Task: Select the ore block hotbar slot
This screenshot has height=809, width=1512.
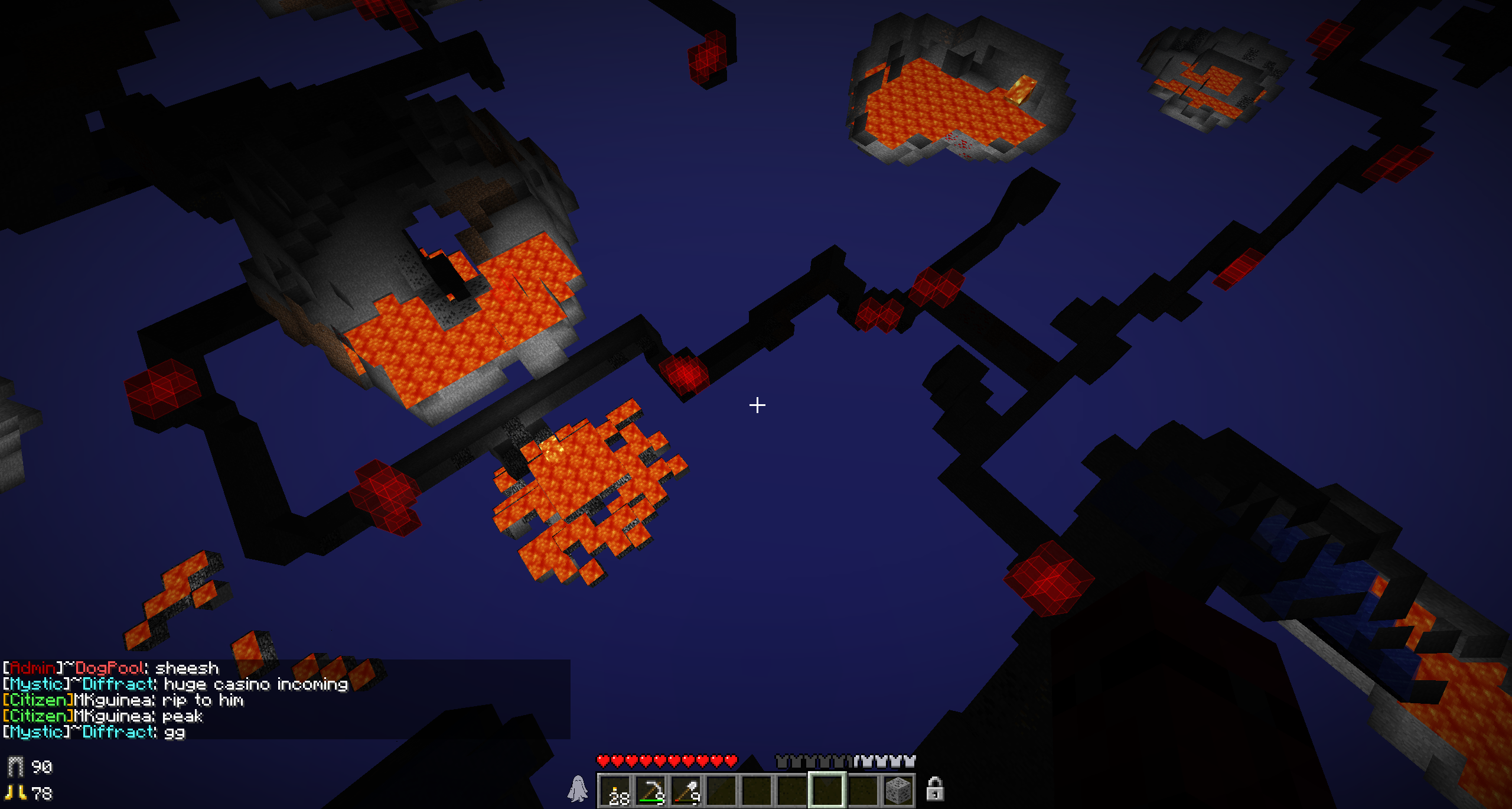Action: click(x=898, y=791)
